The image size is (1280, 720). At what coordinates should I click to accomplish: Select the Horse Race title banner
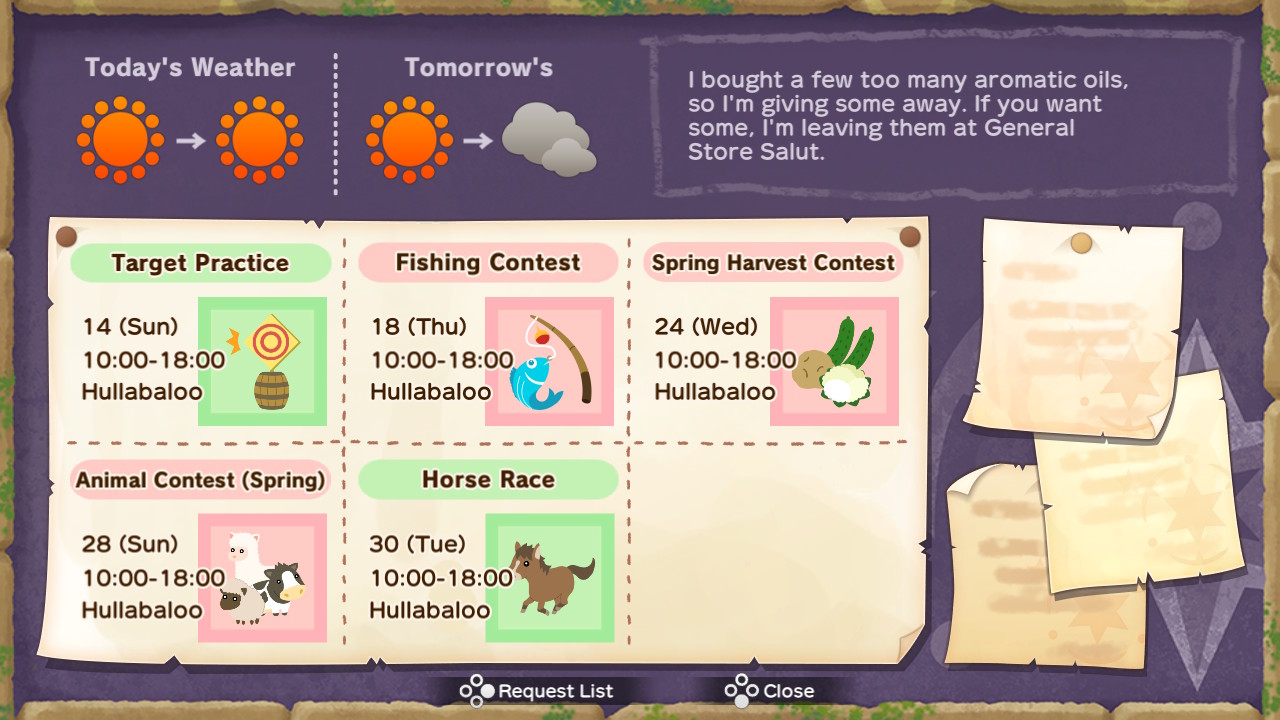click(487, 479)
